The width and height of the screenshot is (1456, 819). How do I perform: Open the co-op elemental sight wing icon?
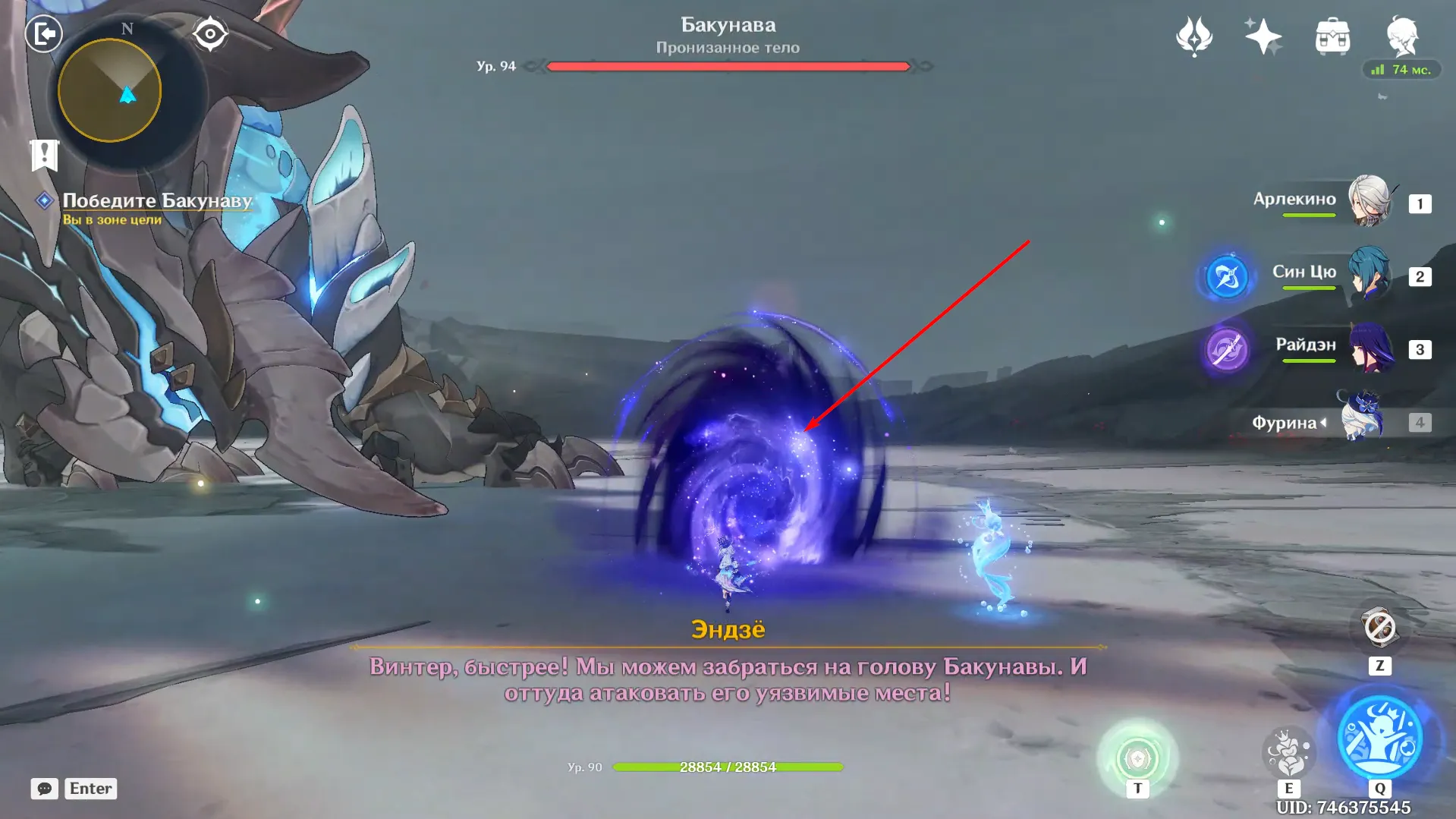[x=1194, y=36]
